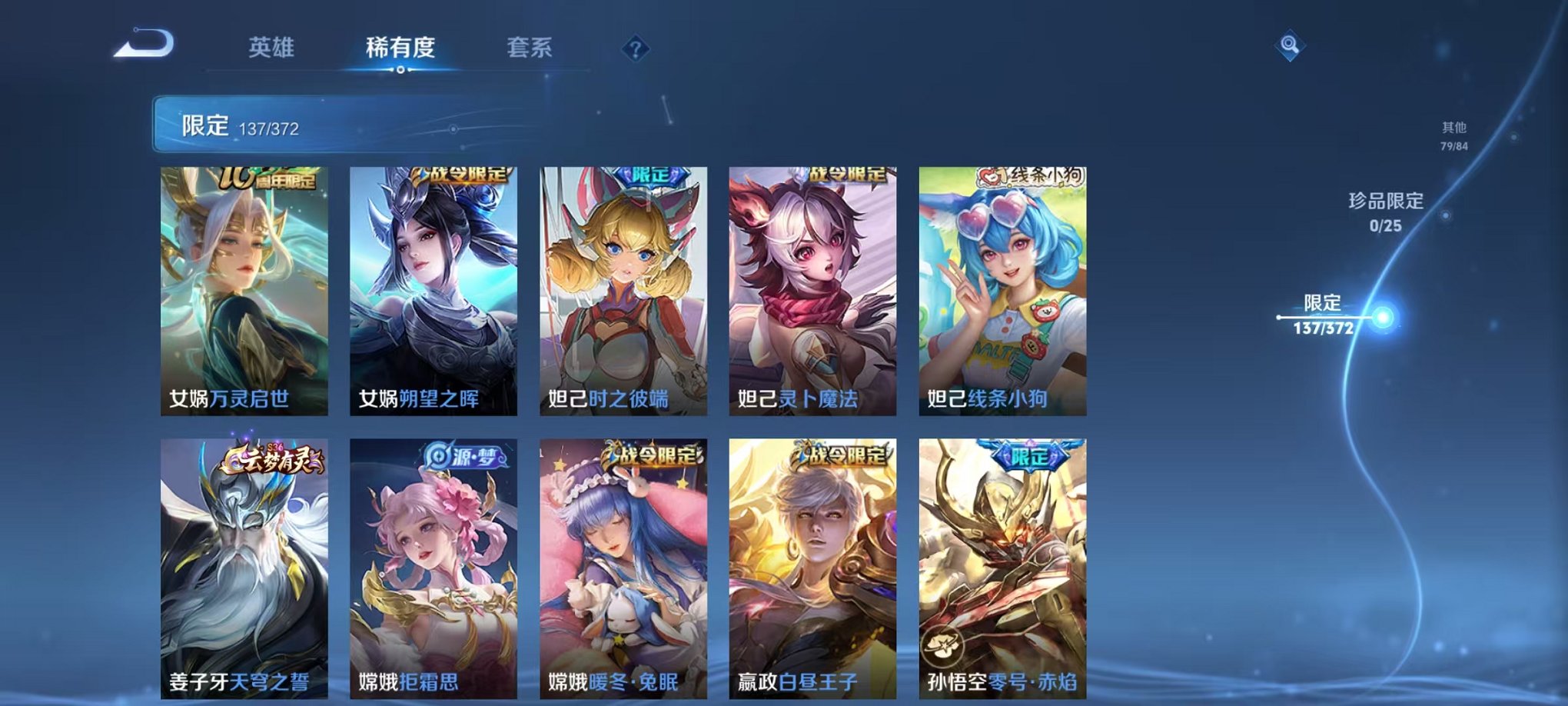Screen dimensions: 1568x706
Task: Switch to the 英雄 tab
Action: (271, 46)
